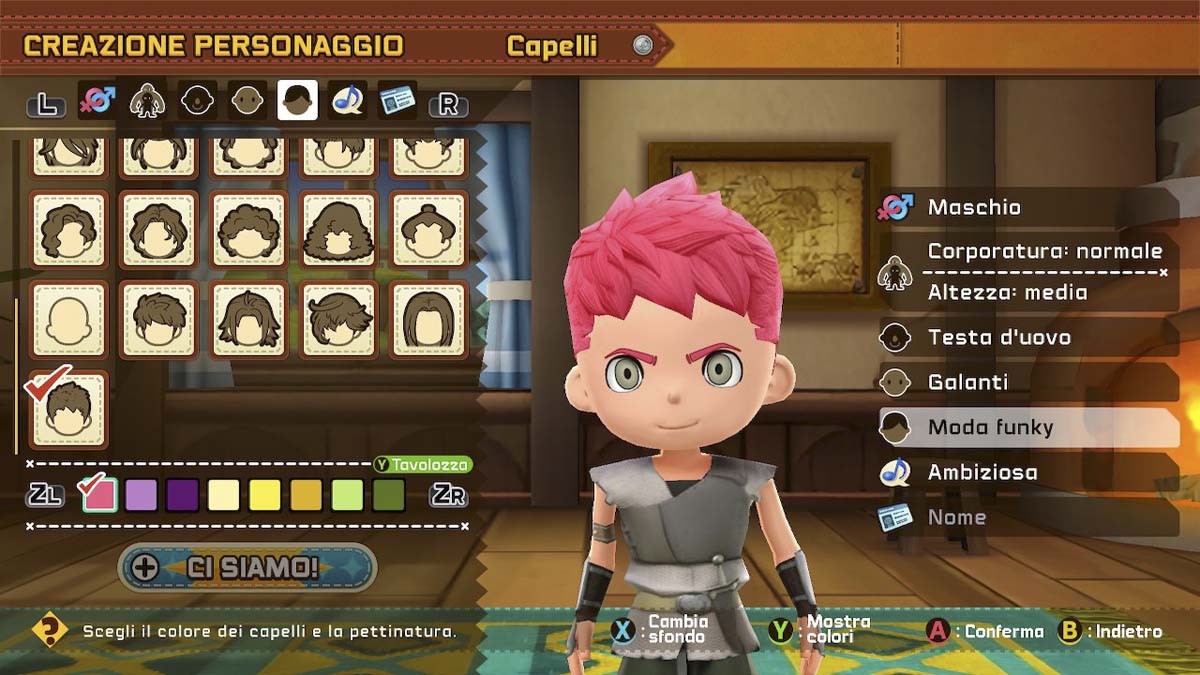Choose the long straight hair tile
The image size is (1200, 675).
coord(428,319)
